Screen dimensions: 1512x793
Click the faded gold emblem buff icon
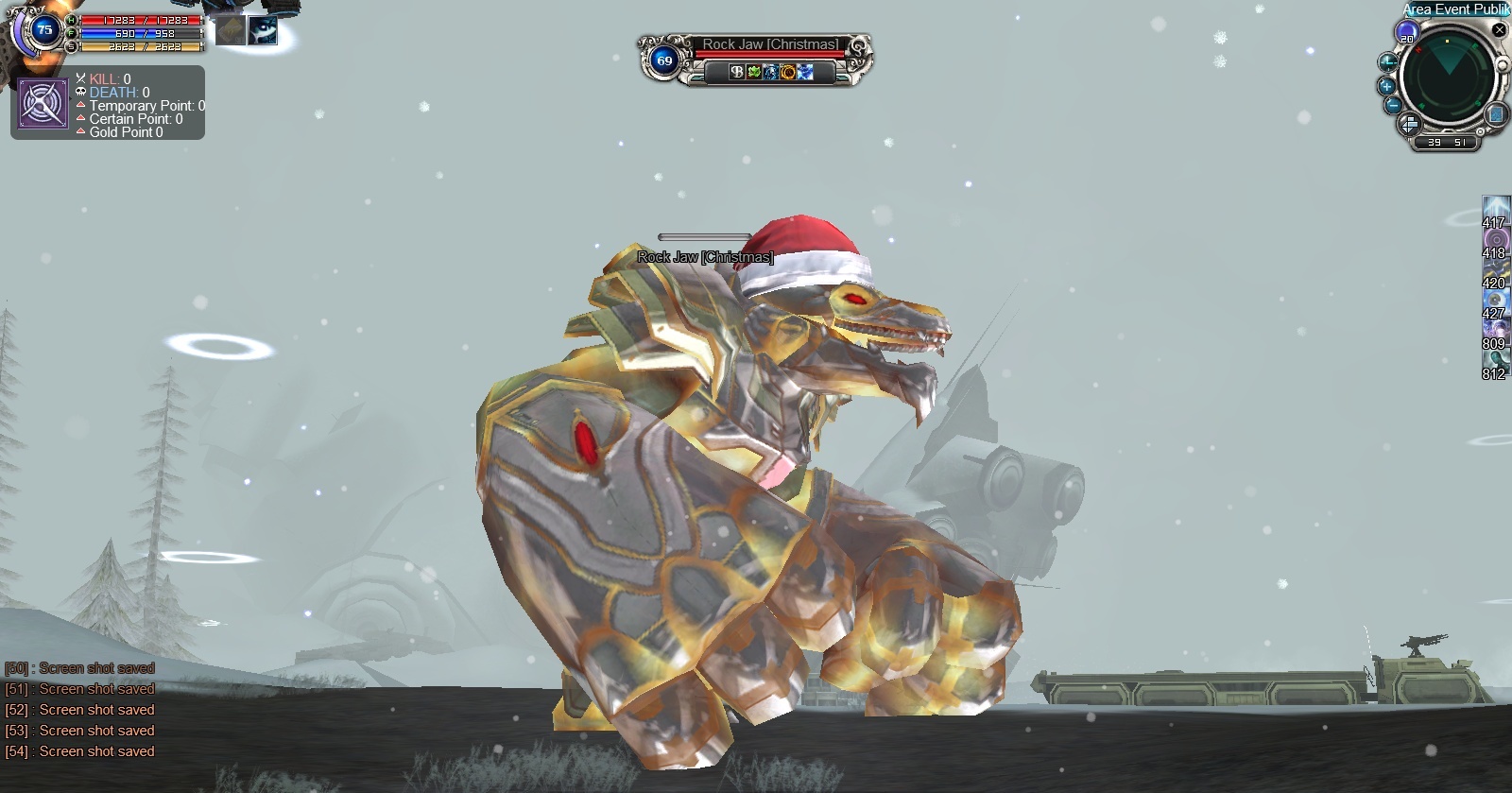(x=231, y=30)
